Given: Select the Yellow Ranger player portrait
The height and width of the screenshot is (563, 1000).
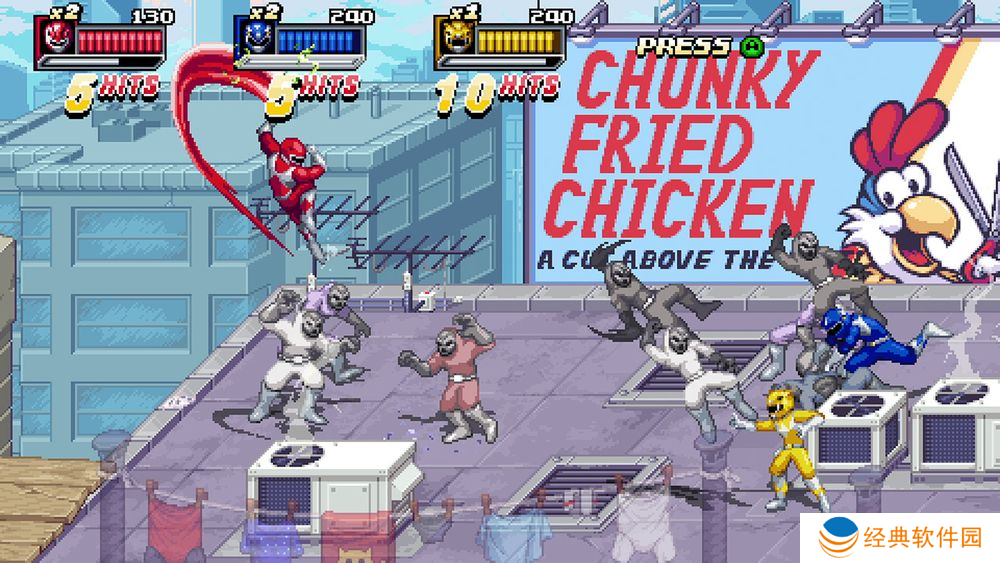Looking at the screenshot, I should click(453, 41).
